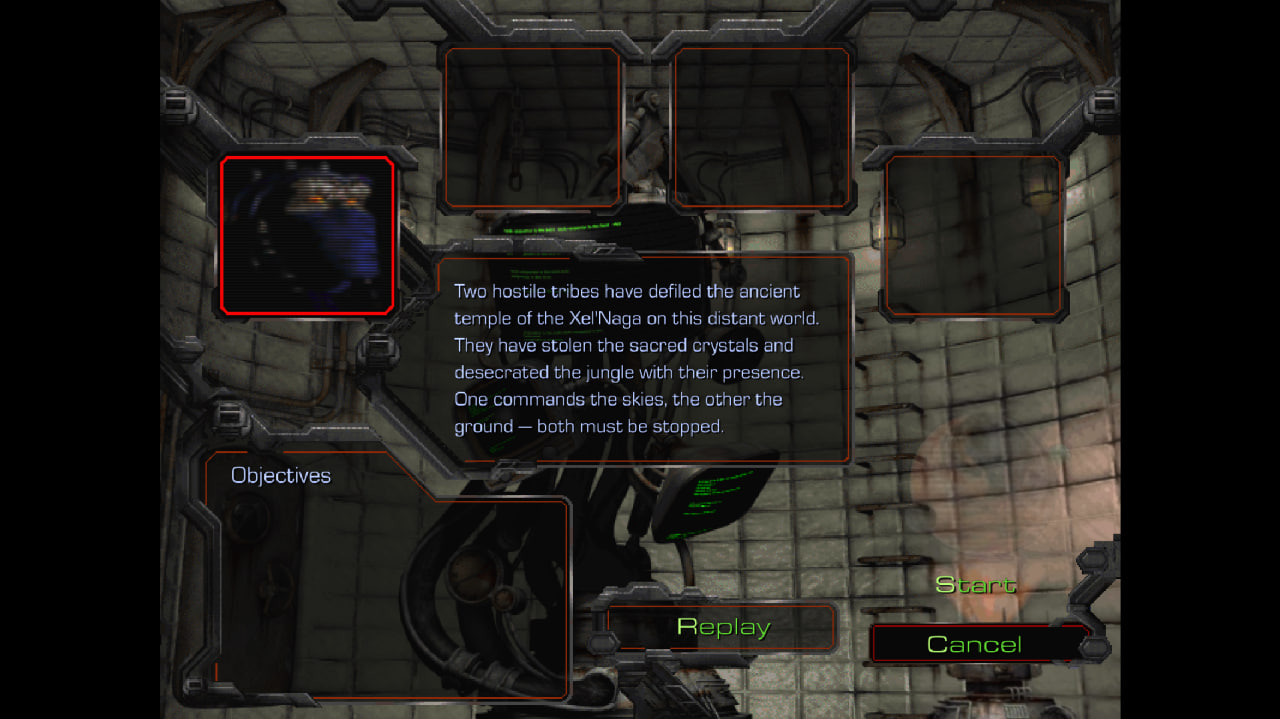Select the red-framed briefing portrait
The width and height of the screenshot is (1280, 719).
[307, 235]
